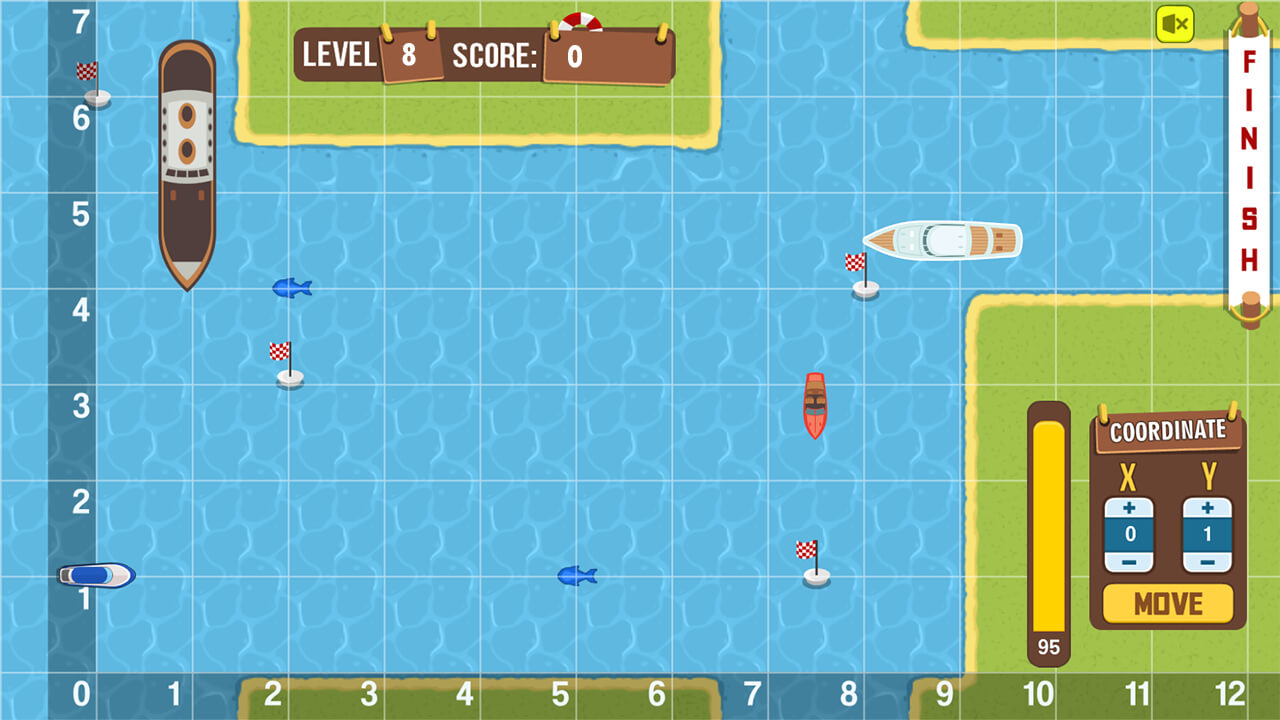Decrease the Y coordinate value
Viewport: 1280px width, 720px height.
tap(1206, 560)
